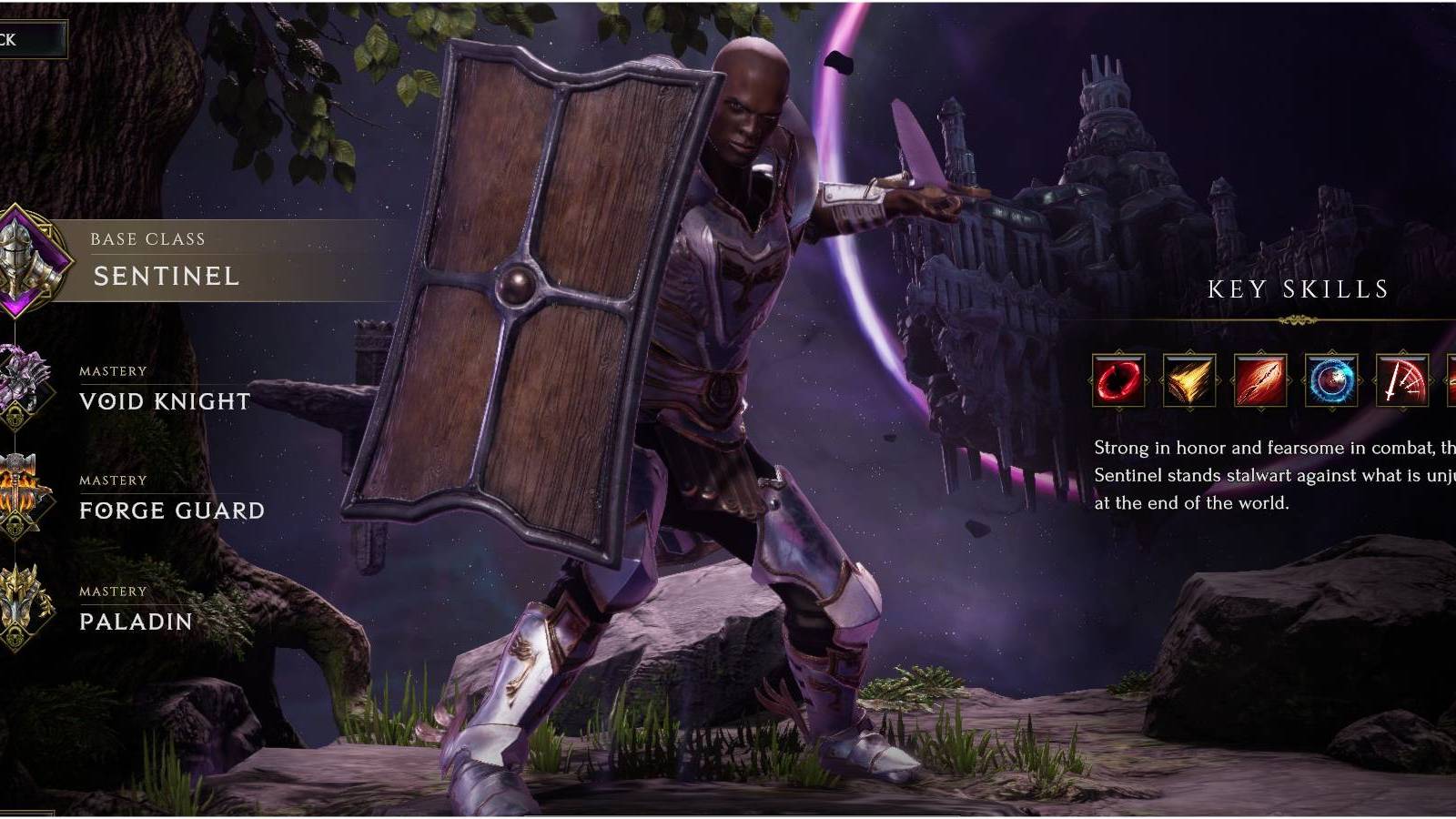Pick the PALADIN mastery entry
The width and height of the screenshot is (1456, 819).
[135, 623]
